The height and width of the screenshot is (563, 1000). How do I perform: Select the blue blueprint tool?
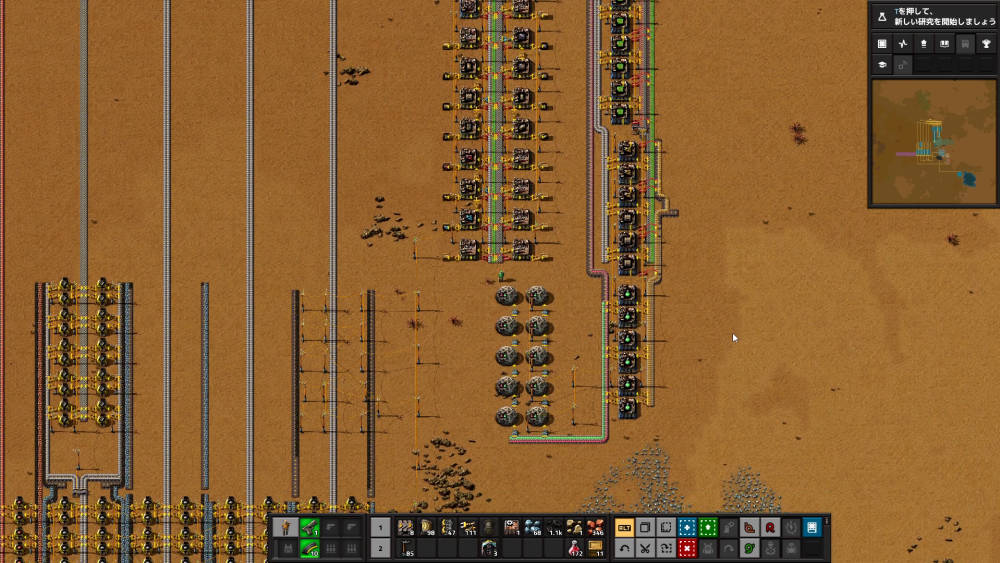(x=687, y=527)
